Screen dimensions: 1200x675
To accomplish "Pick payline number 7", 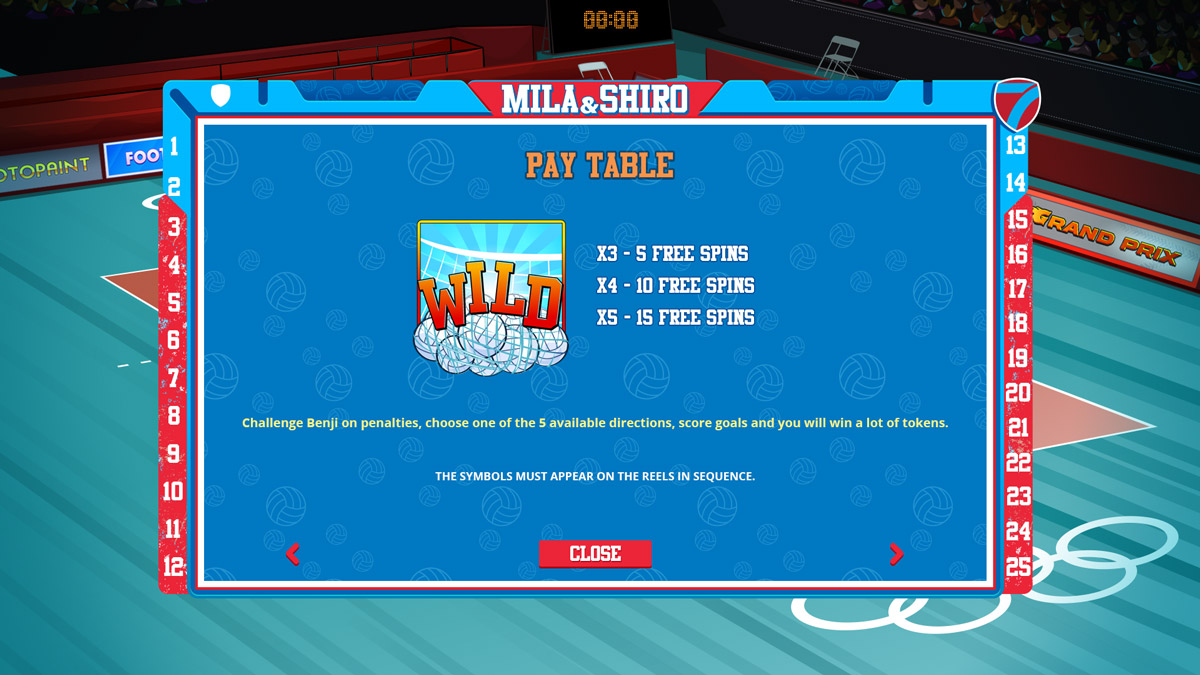I will click(x=174, y=378).
